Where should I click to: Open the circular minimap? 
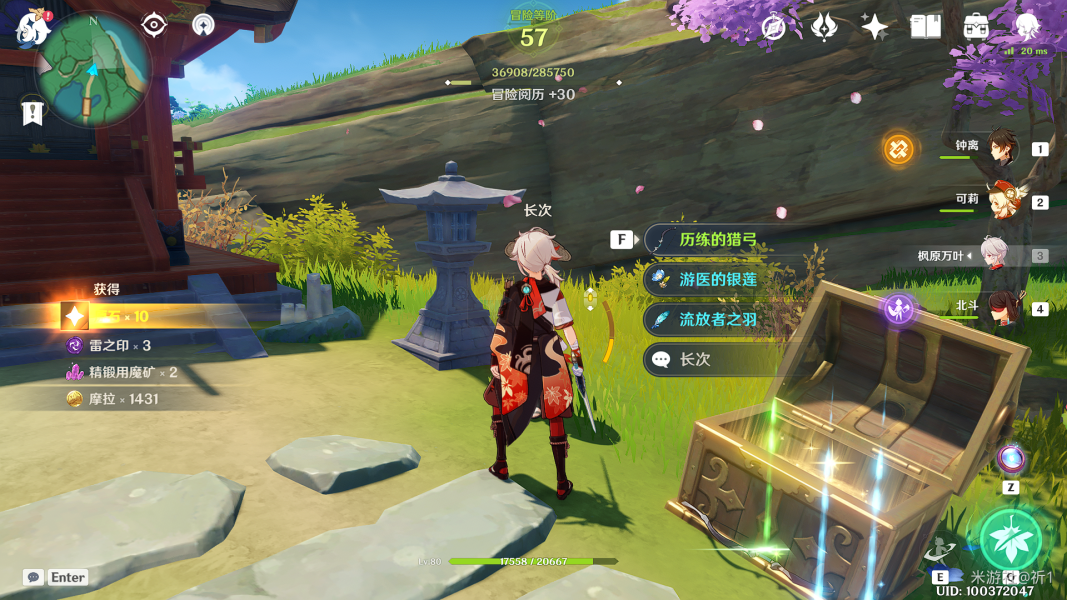93,69
